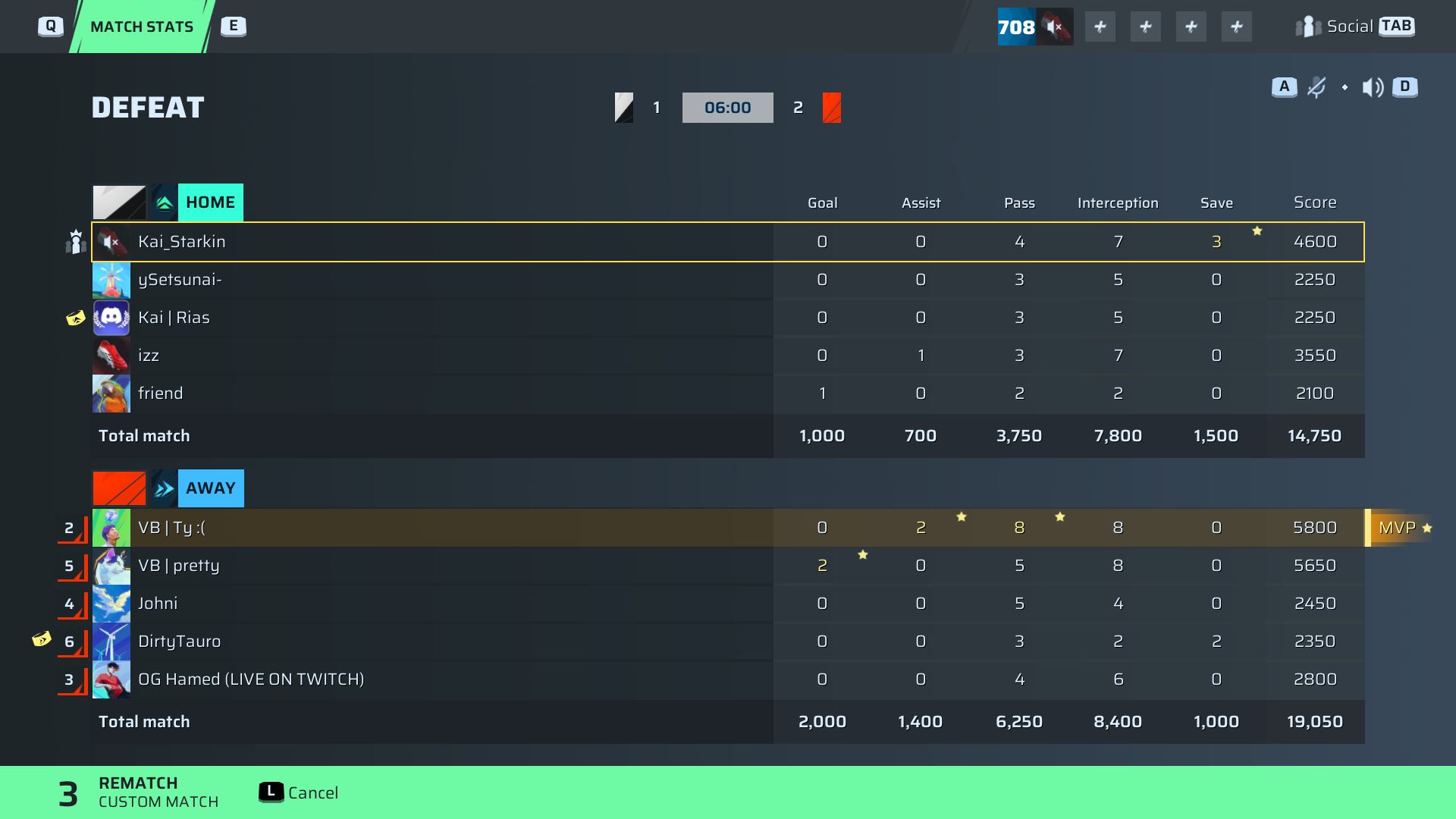
Task: Mute the game volume speaker
Action: click(1372, 87)
